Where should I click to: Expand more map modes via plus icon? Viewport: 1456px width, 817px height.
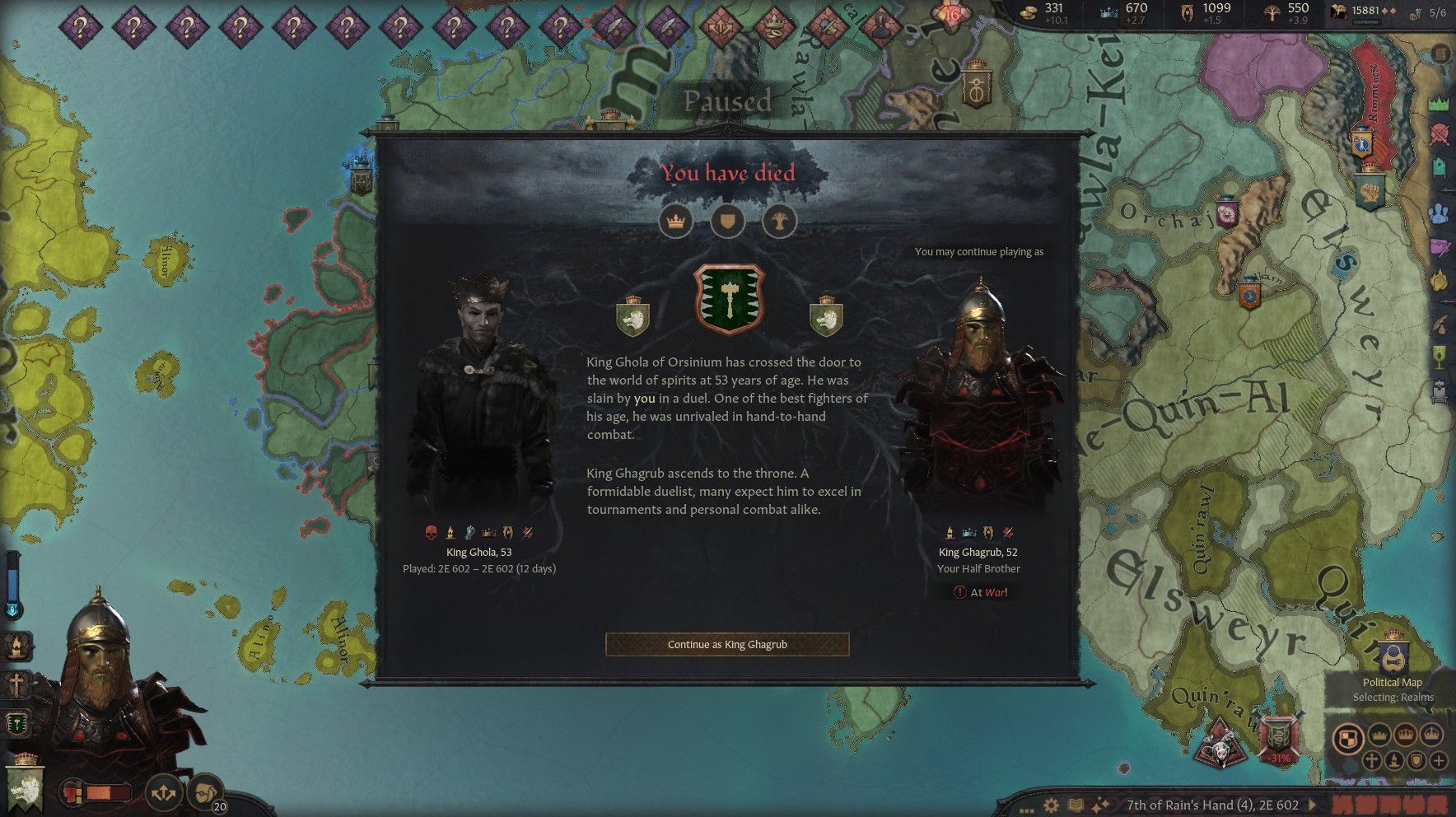click(1439, 760)
